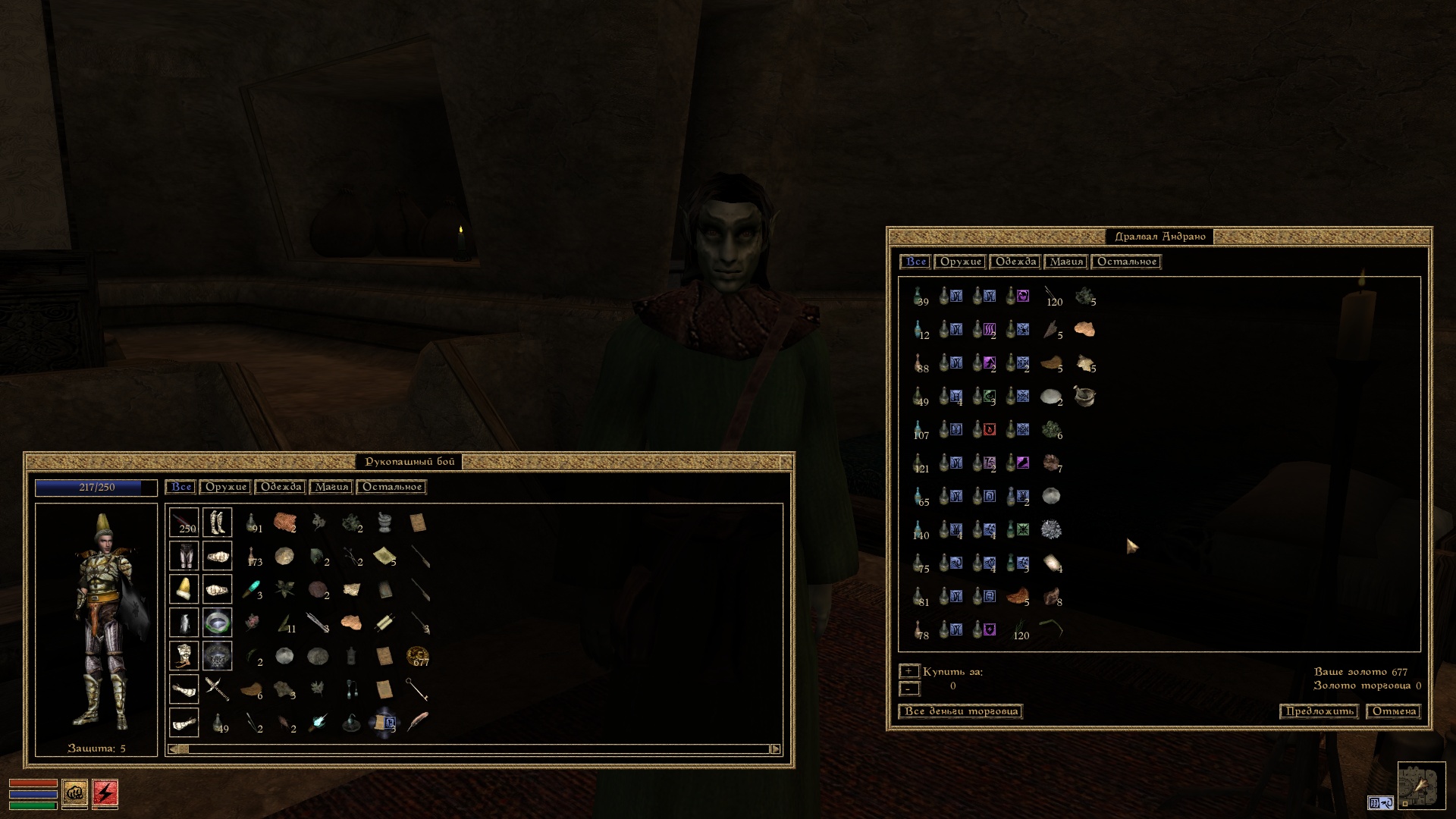Switch player inventory to Оружие tab
Screen dimensions: 1456x819
[x=226, y=487]
